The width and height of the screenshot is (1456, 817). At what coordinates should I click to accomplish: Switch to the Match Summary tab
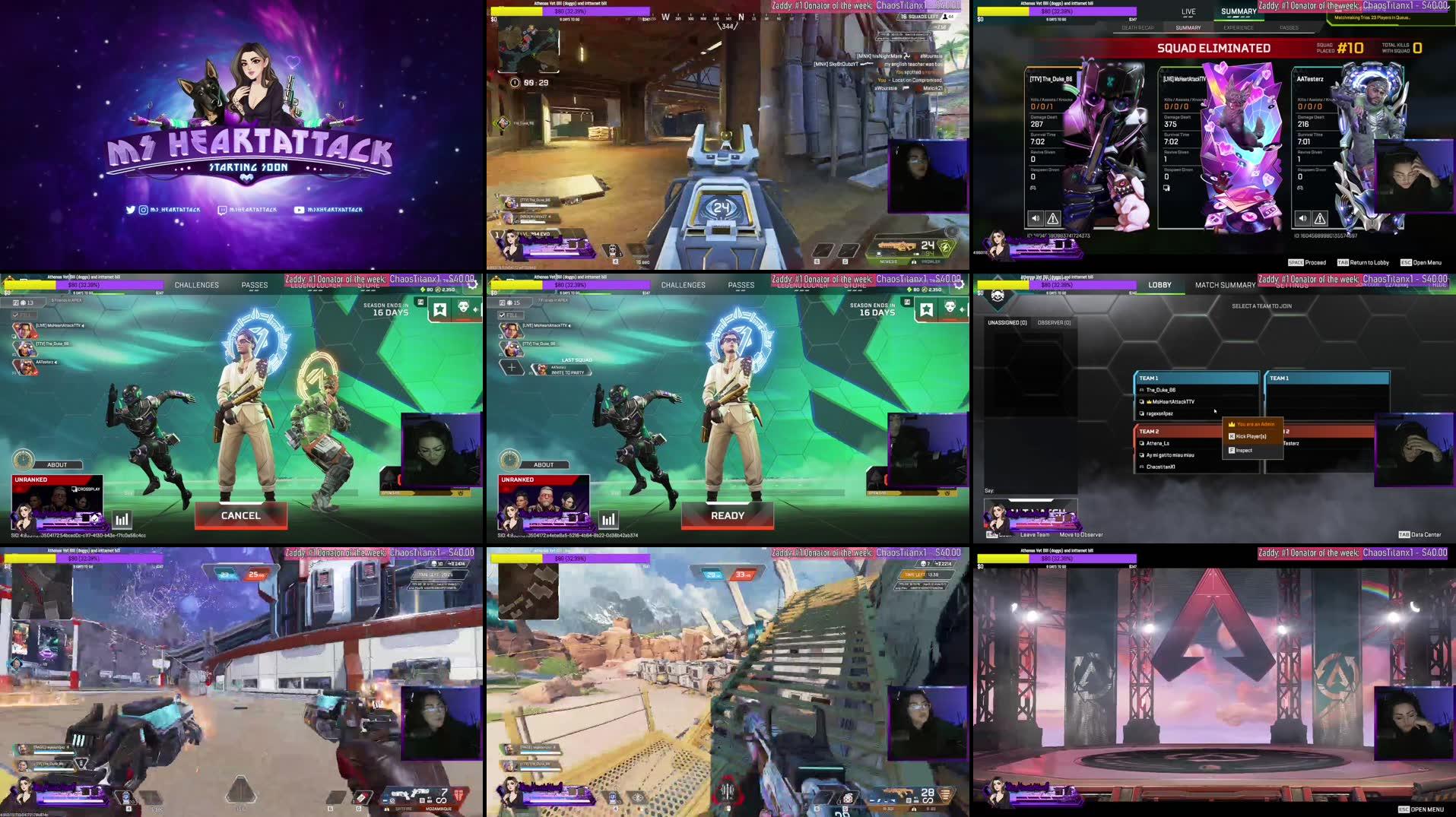point(1226,284)
